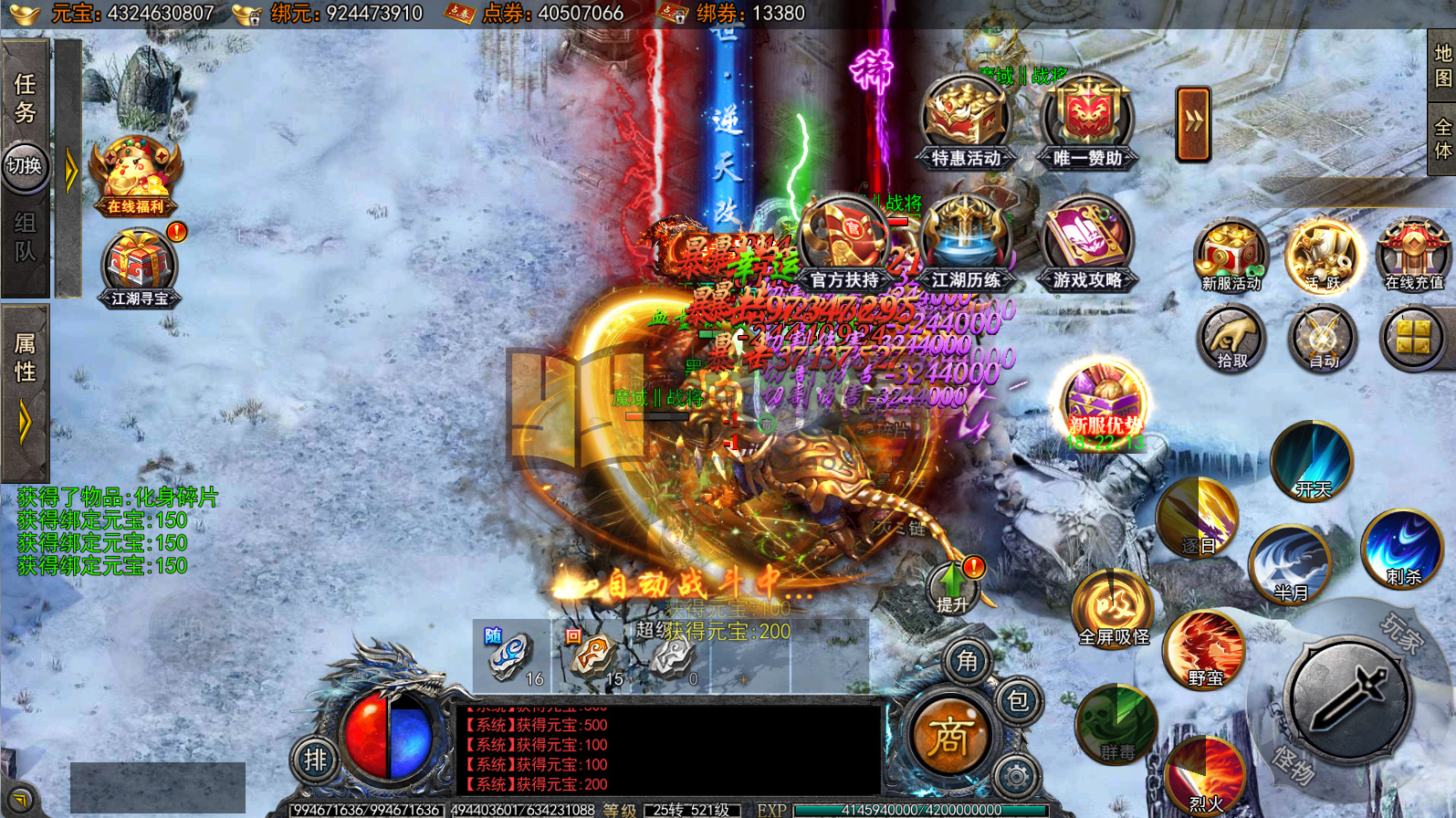1456x818 pixels.
Task: Open 江湖寻宝 treasure hunt
Action: (x=139, y=268)
